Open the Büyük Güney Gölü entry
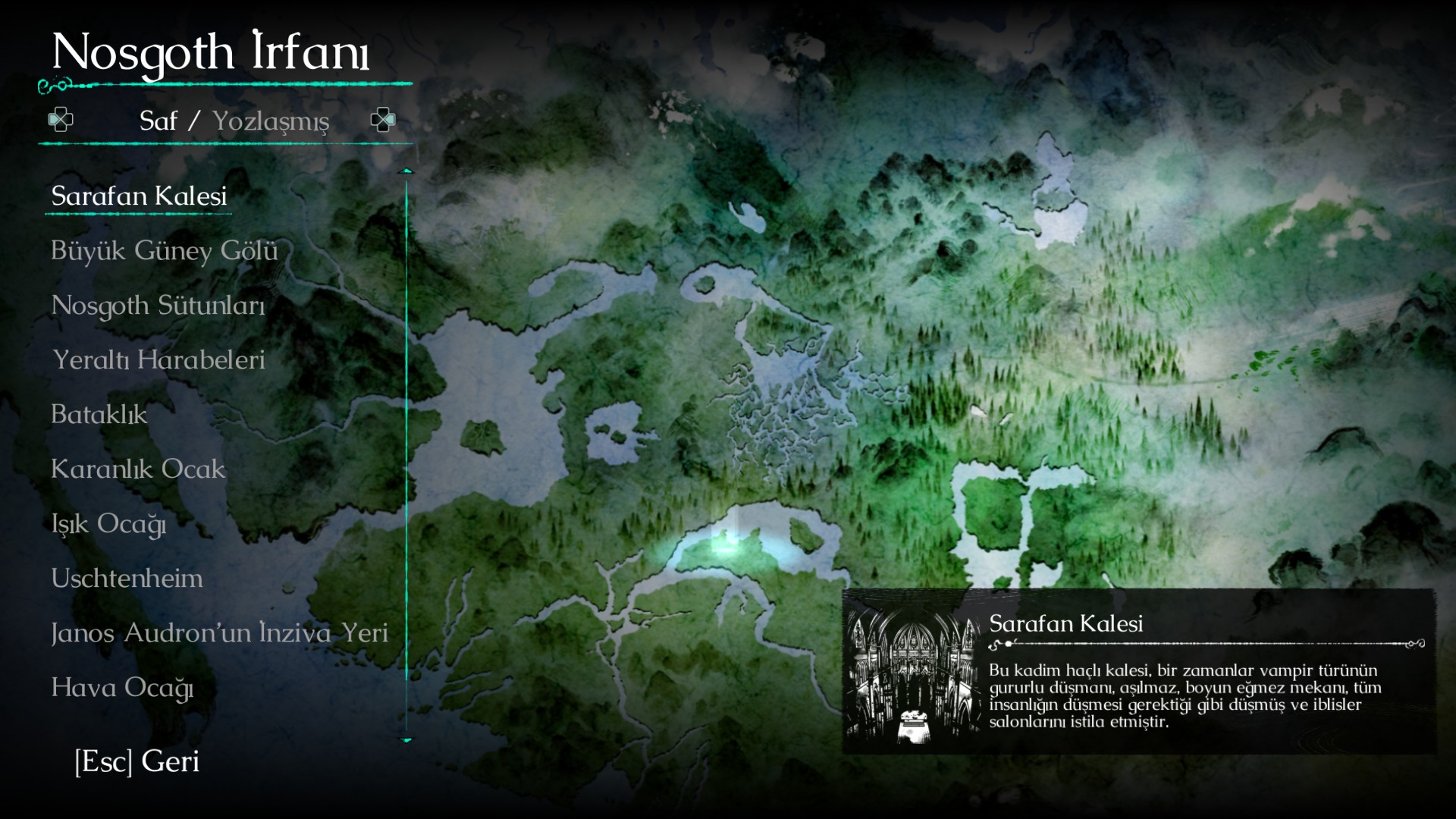The image size is (1456, 819). (164, 251)
